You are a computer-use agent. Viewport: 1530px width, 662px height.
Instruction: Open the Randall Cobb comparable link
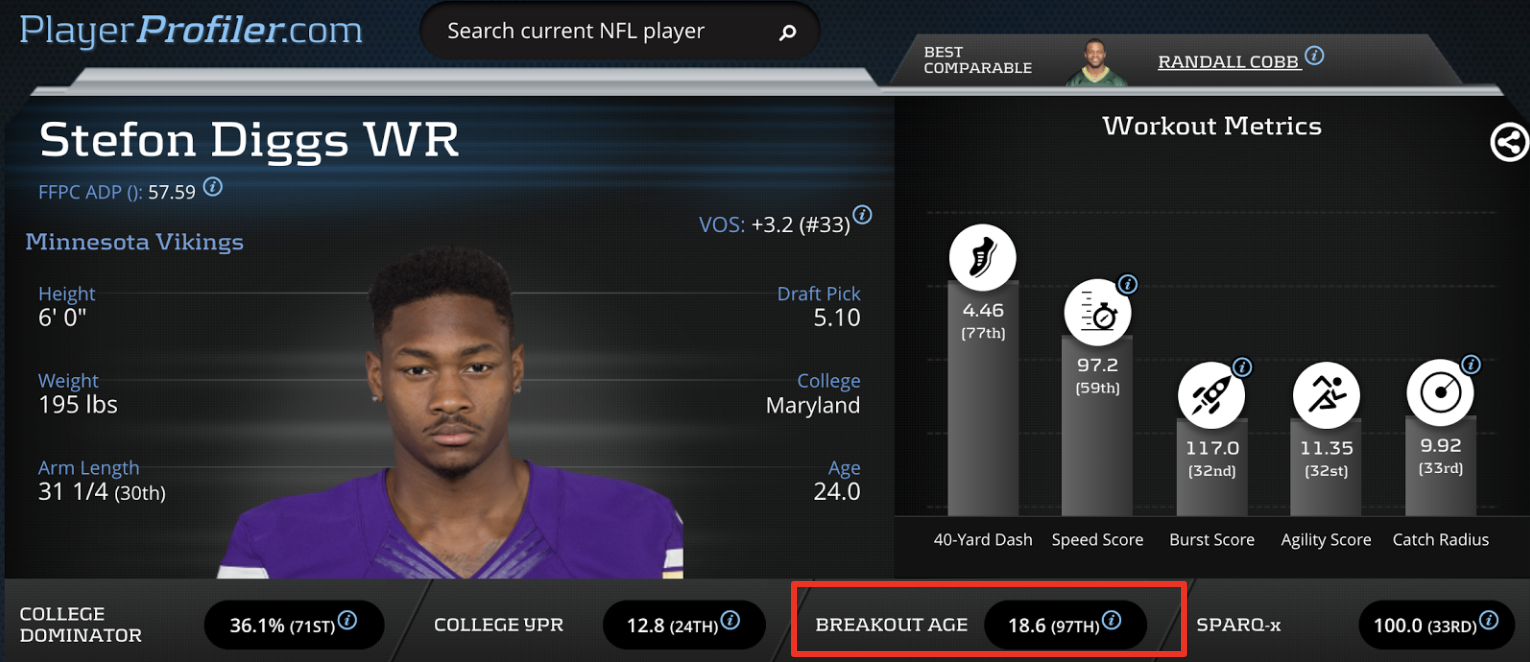click(x=1228, y=62)
